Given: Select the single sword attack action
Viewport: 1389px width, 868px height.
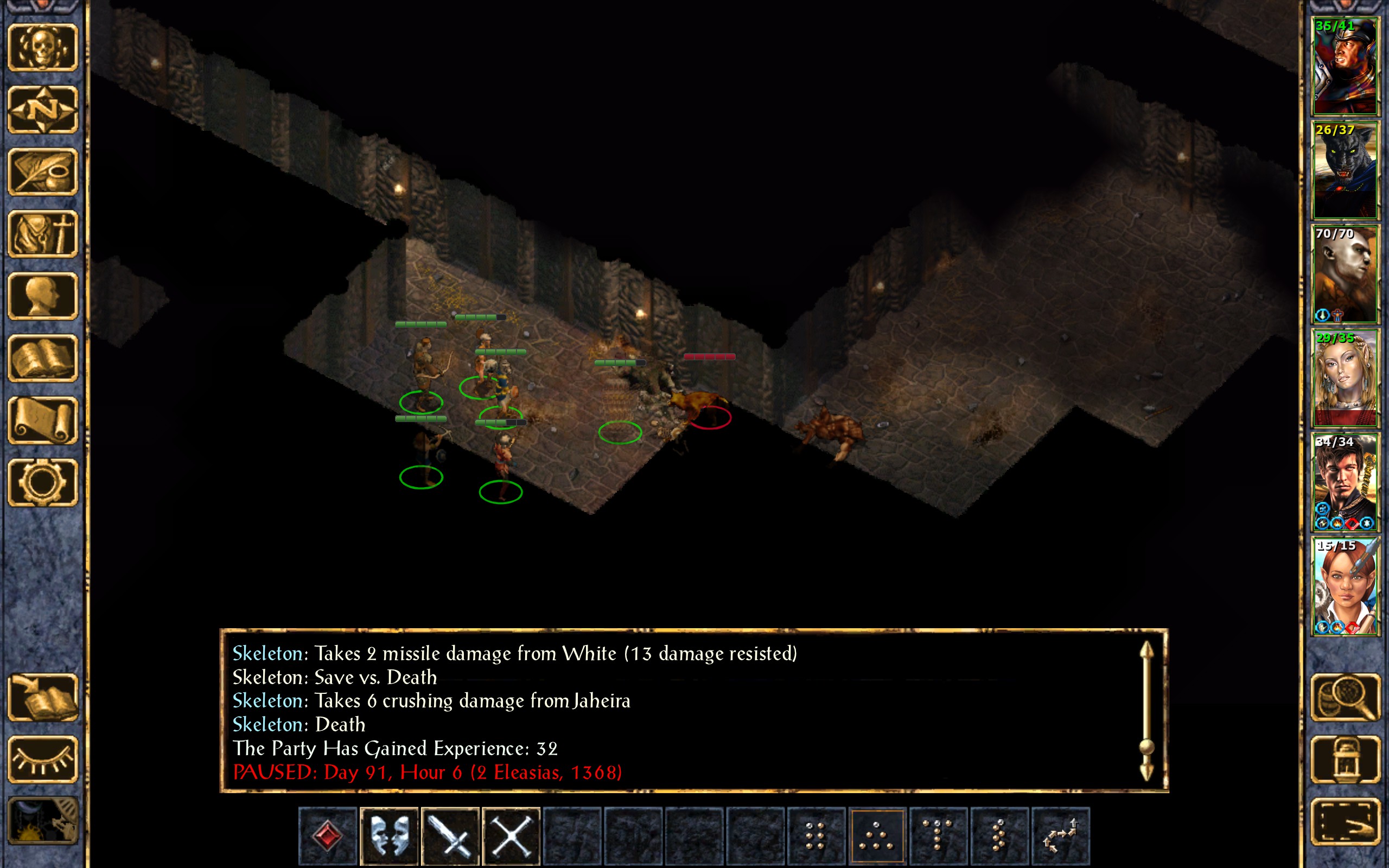Looking at the screenshot, I should coord(450,836).
